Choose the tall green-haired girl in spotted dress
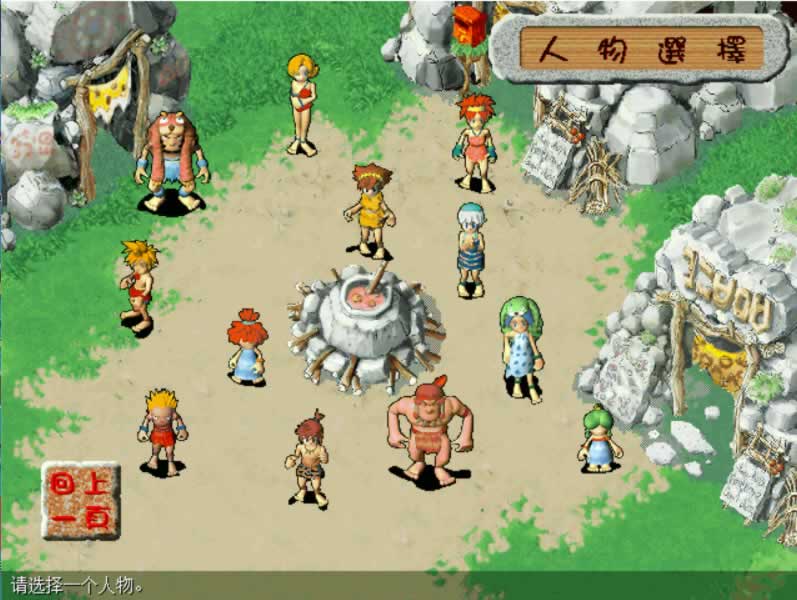This screenshot has height=600, width=797. [520, 346]
